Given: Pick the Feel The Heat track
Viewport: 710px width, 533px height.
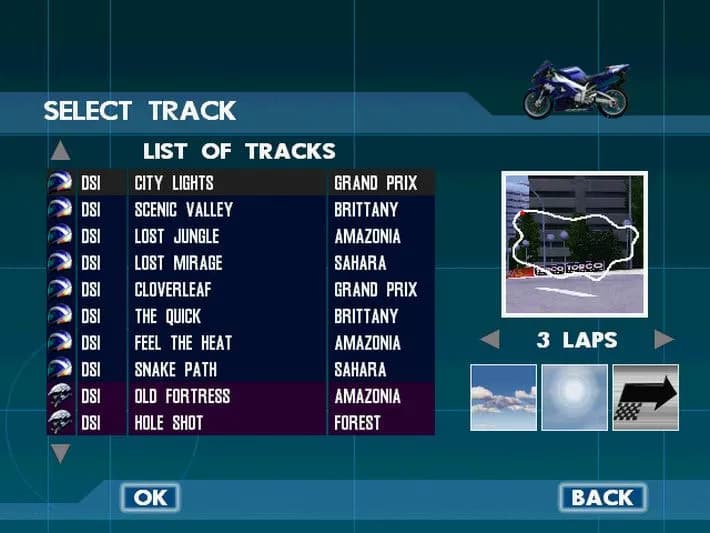Looking at the screenshot, I should [240, 343].
